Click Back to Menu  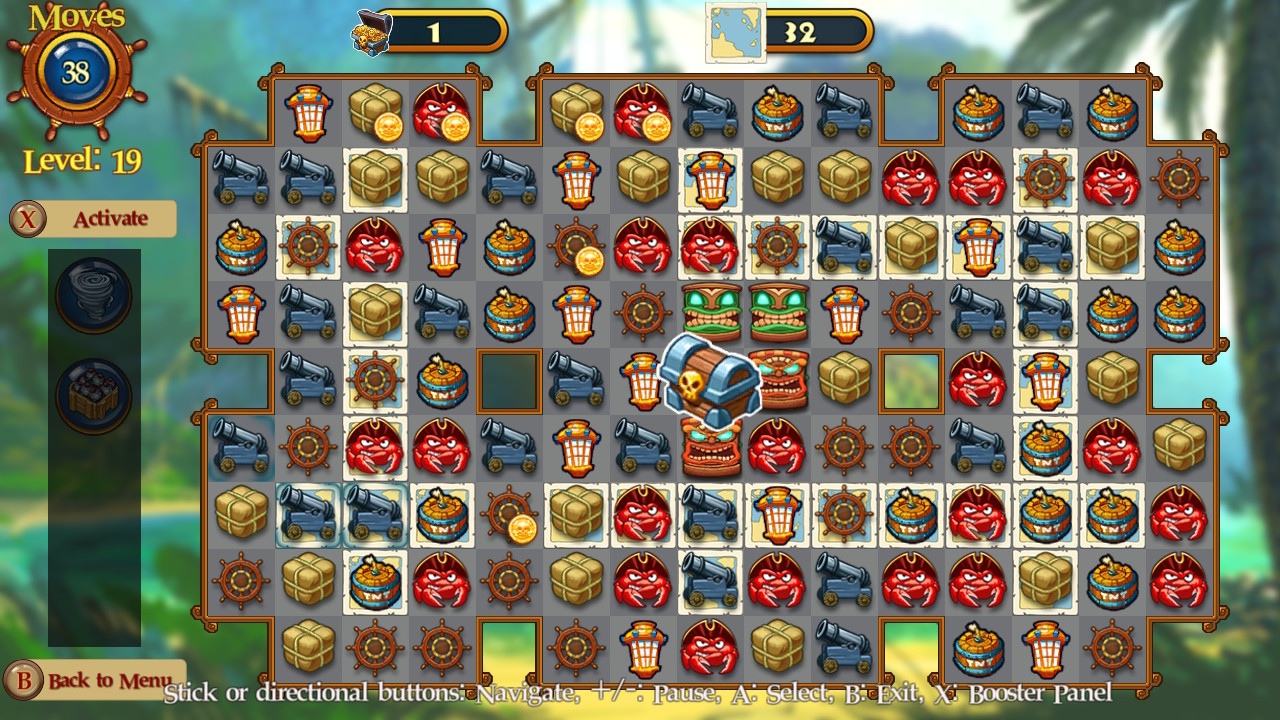point(95,681)
